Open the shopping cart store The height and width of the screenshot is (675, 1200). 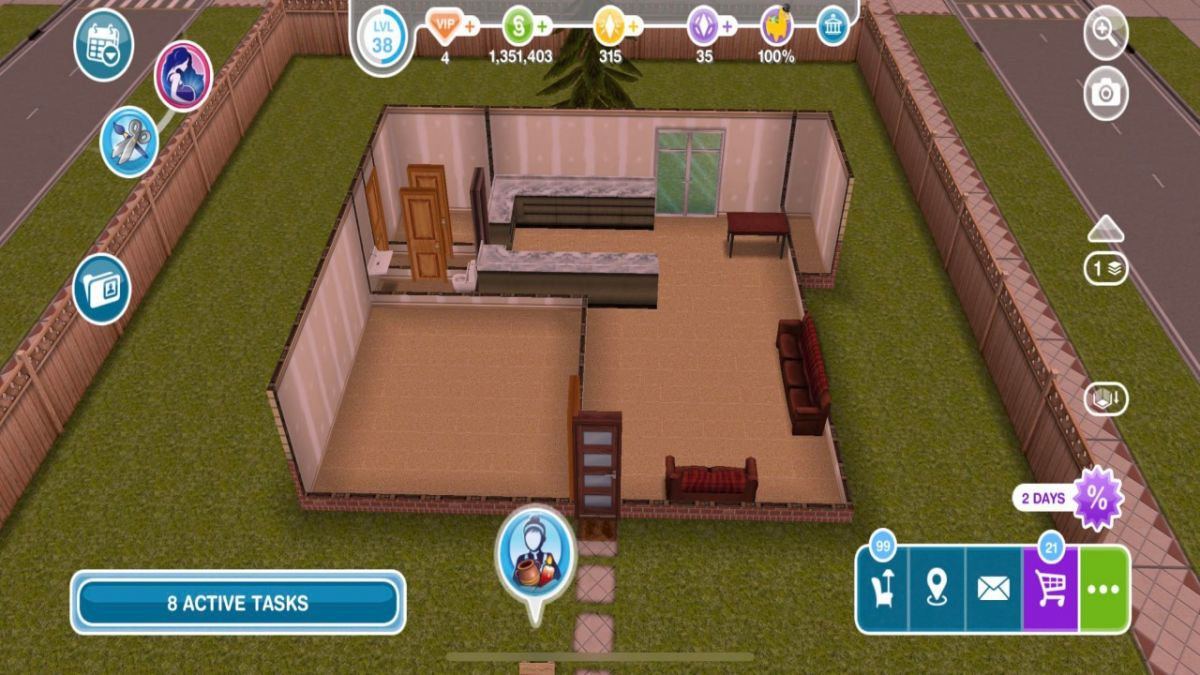pos(1050,590)
